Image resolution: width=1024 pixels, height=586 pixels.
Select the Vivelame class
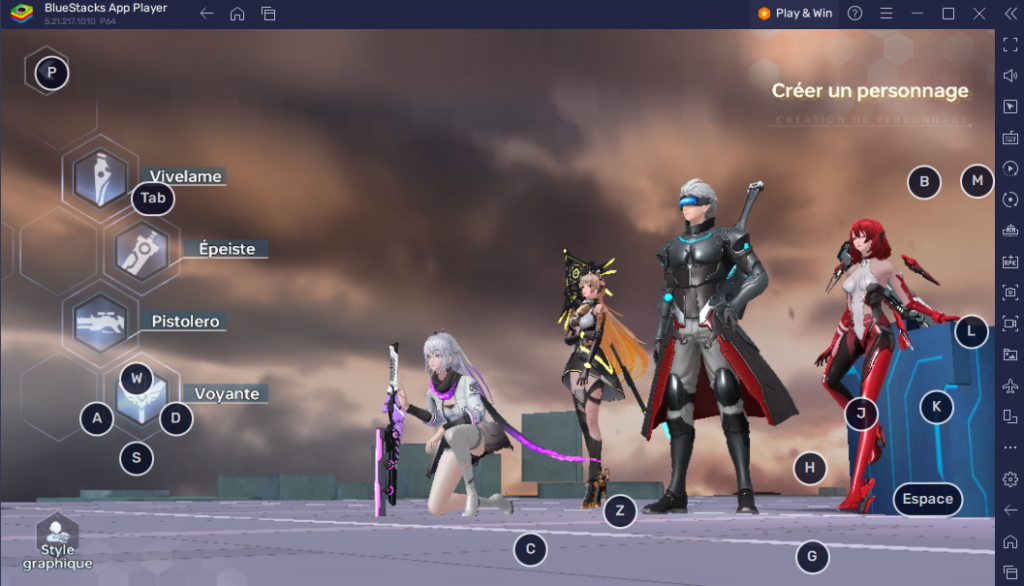(100, 177)
